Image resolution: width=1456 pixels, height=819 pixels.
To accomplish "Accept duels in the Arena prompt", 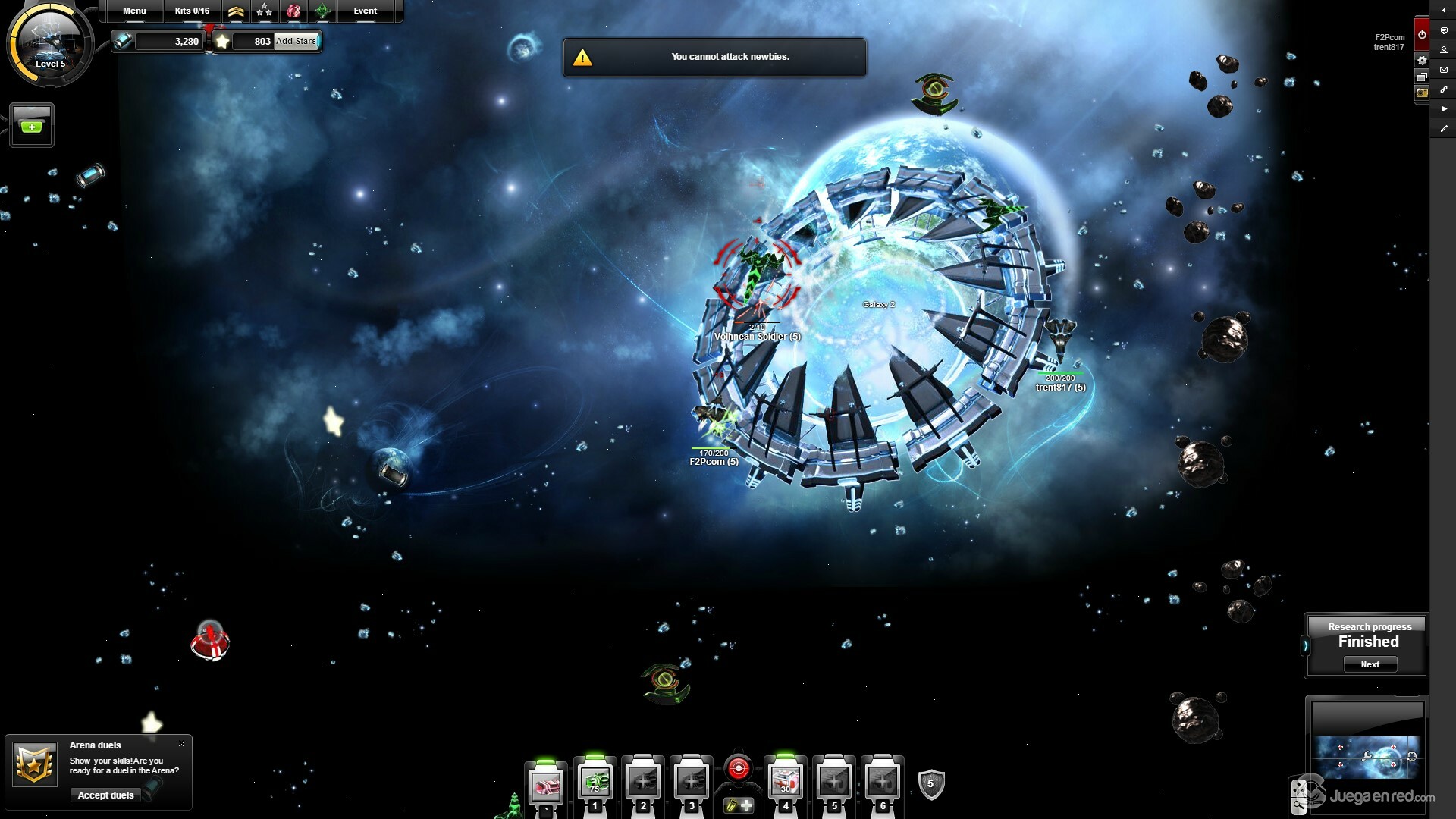I will (105, 795).
